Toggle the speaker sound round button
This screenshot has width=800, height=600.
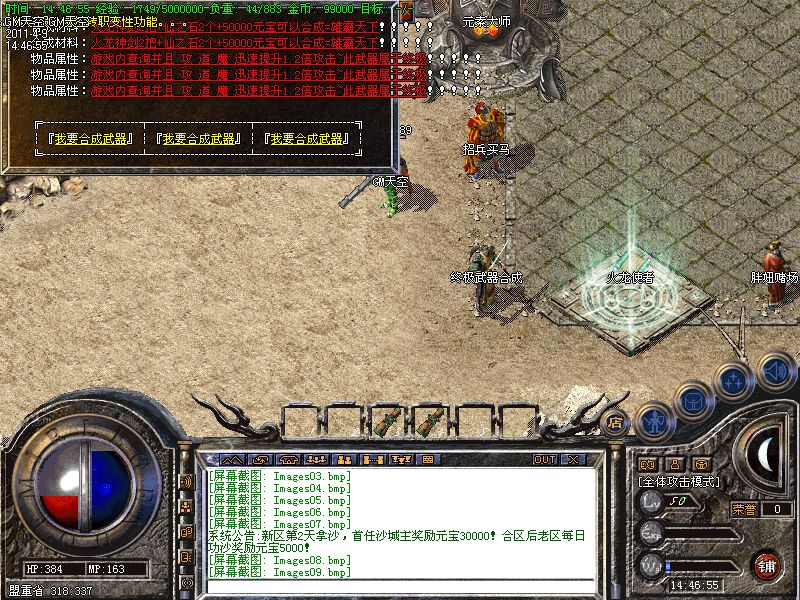click(x=775, y=370)
